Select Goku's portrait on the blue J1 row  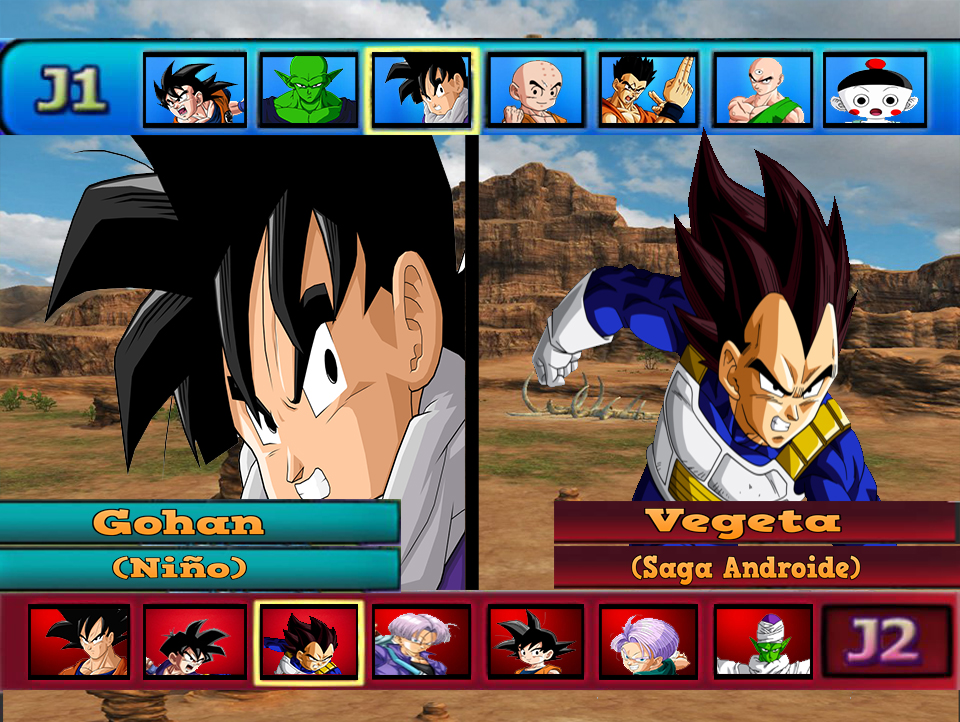coord(195,90)
